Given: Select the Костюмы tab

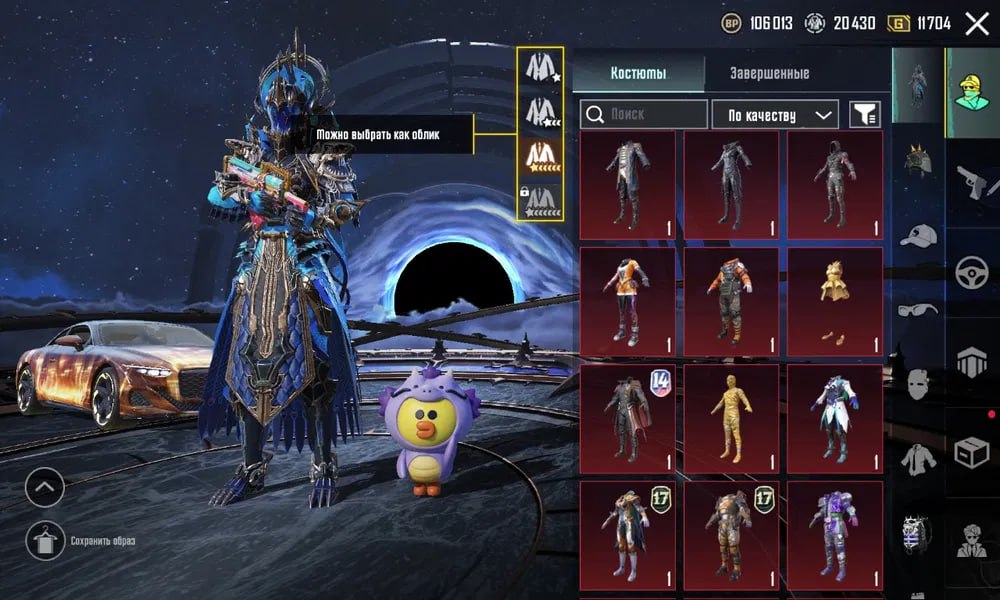Looking at the screenshot, I should (x=638, y=73).
